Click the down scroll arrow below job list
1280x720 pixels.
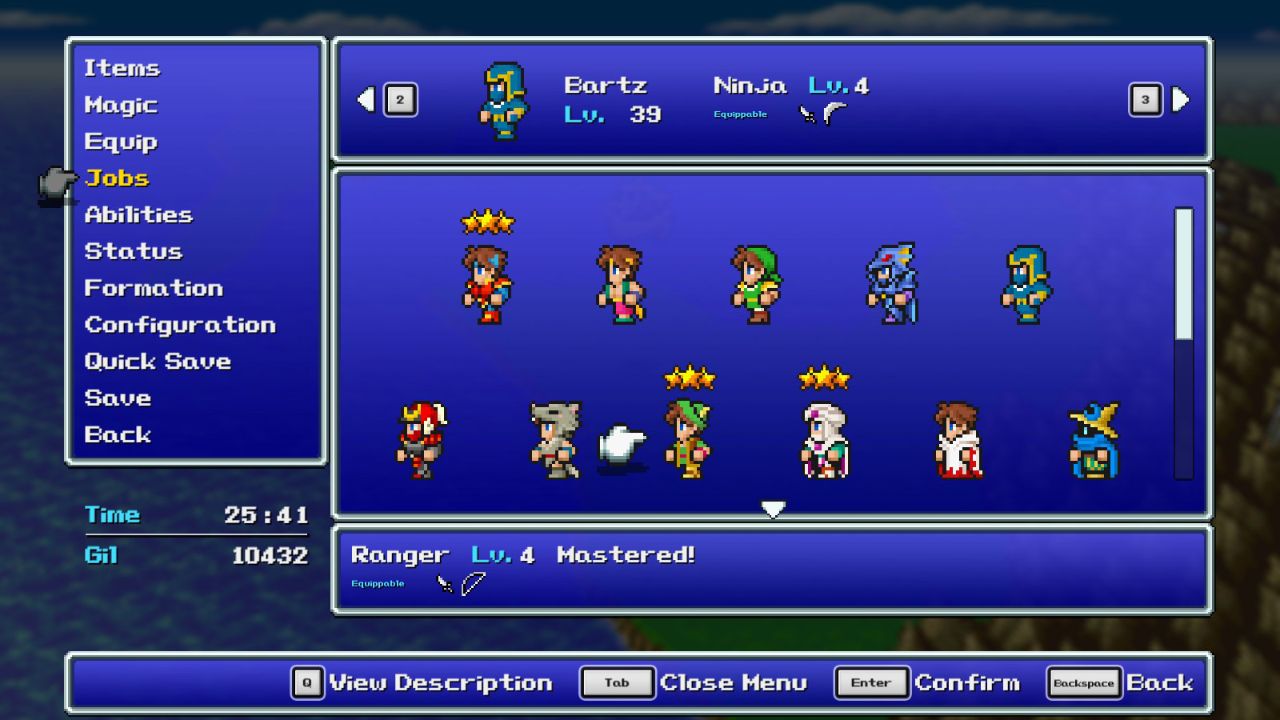click(773, 509)
